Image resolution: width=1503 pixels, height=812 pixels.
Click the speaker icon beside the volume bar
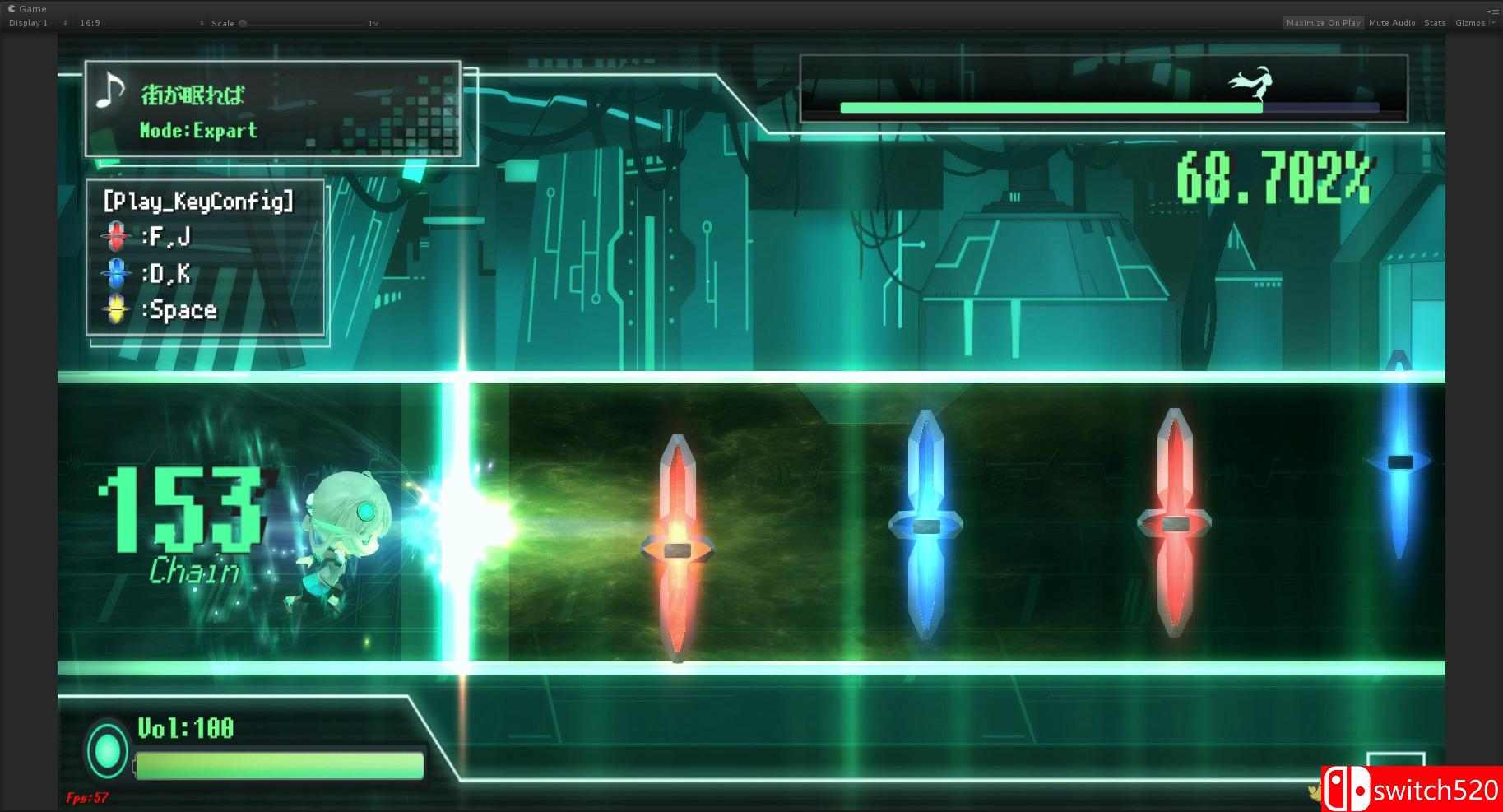tap(107, 751)
